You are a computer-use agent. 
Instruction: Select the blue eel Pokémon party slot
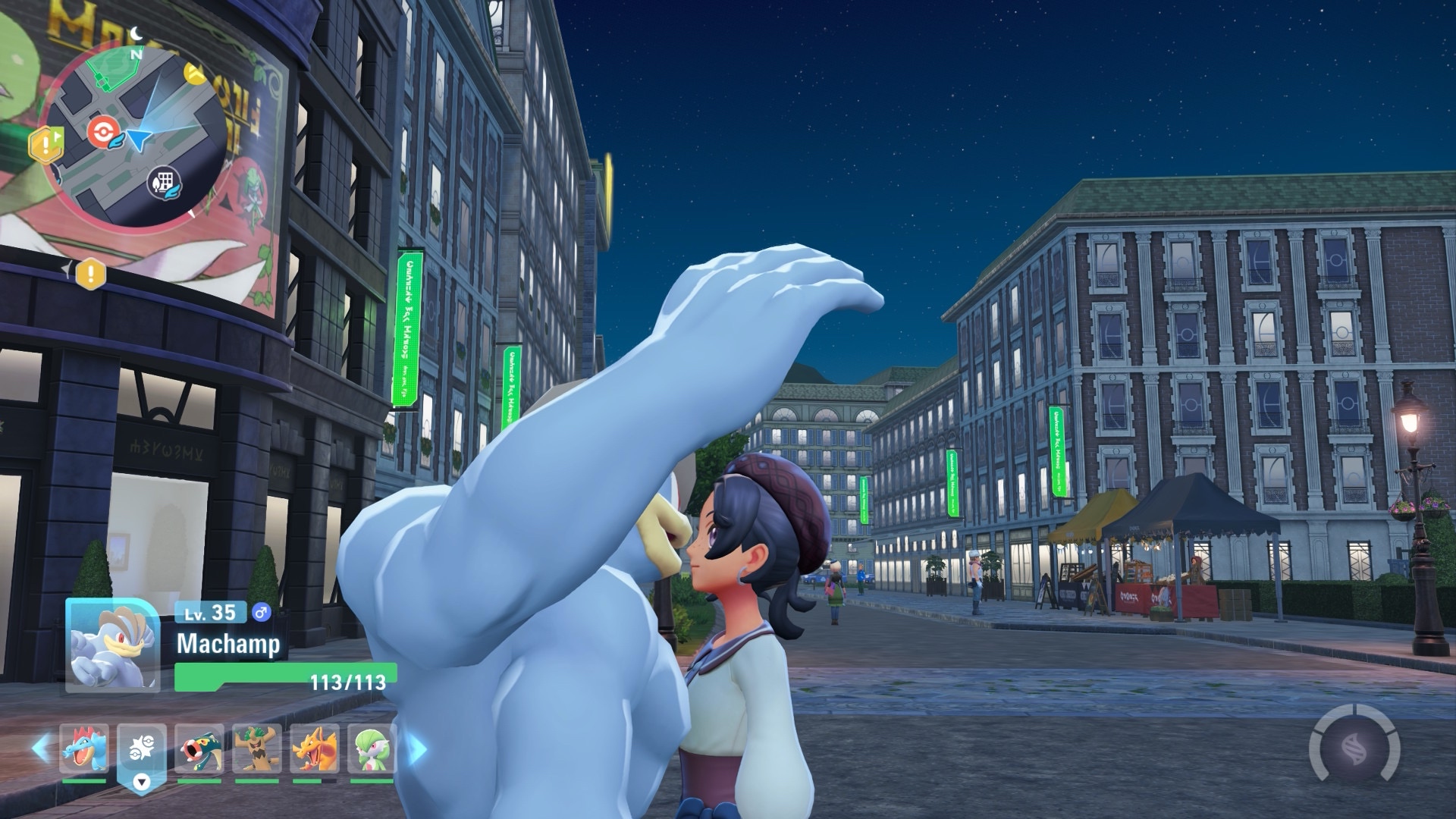199,748
